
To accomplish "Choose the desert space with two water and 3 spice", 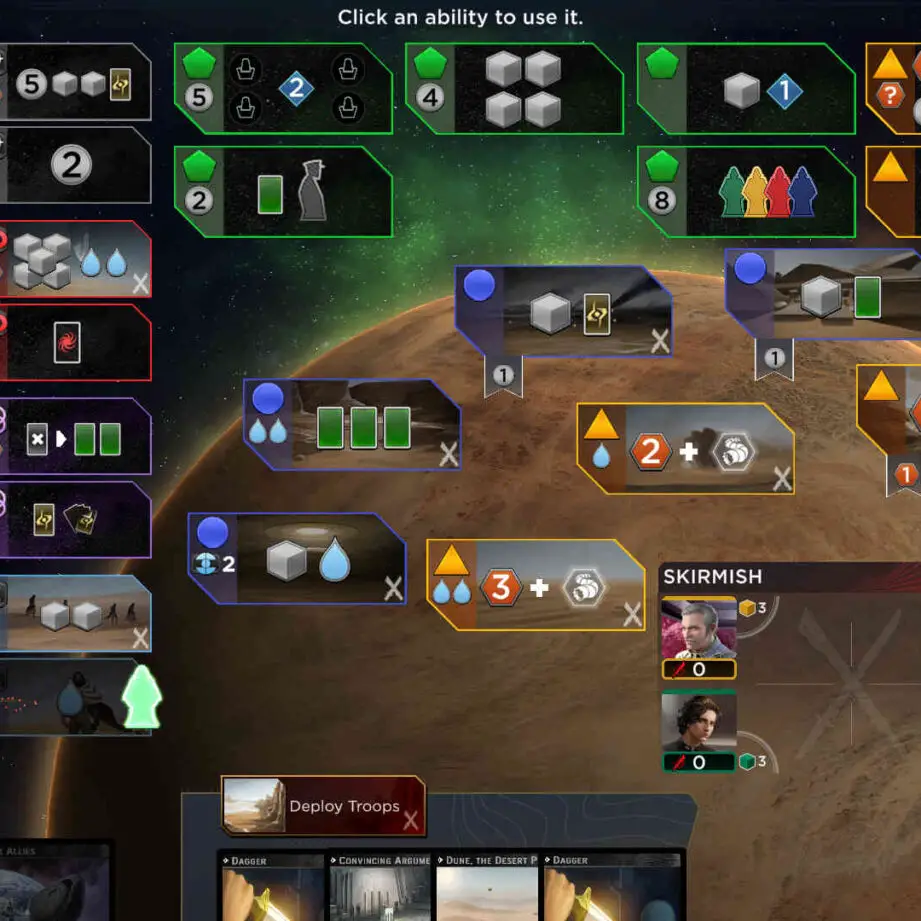I will [535, 585].
